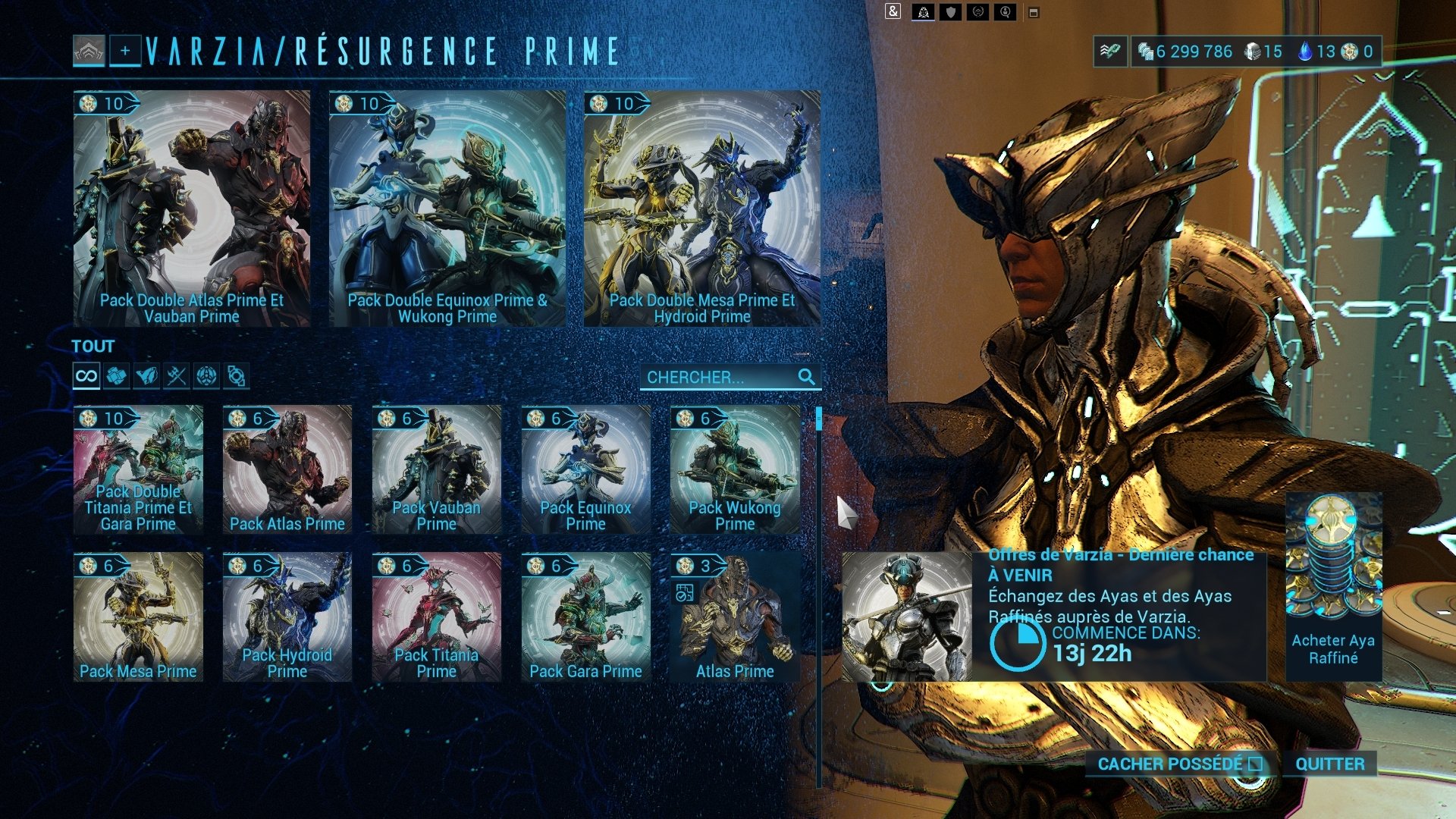Open the Pack Gara Prime tile

pyautogui.click(x=585, y=616)
